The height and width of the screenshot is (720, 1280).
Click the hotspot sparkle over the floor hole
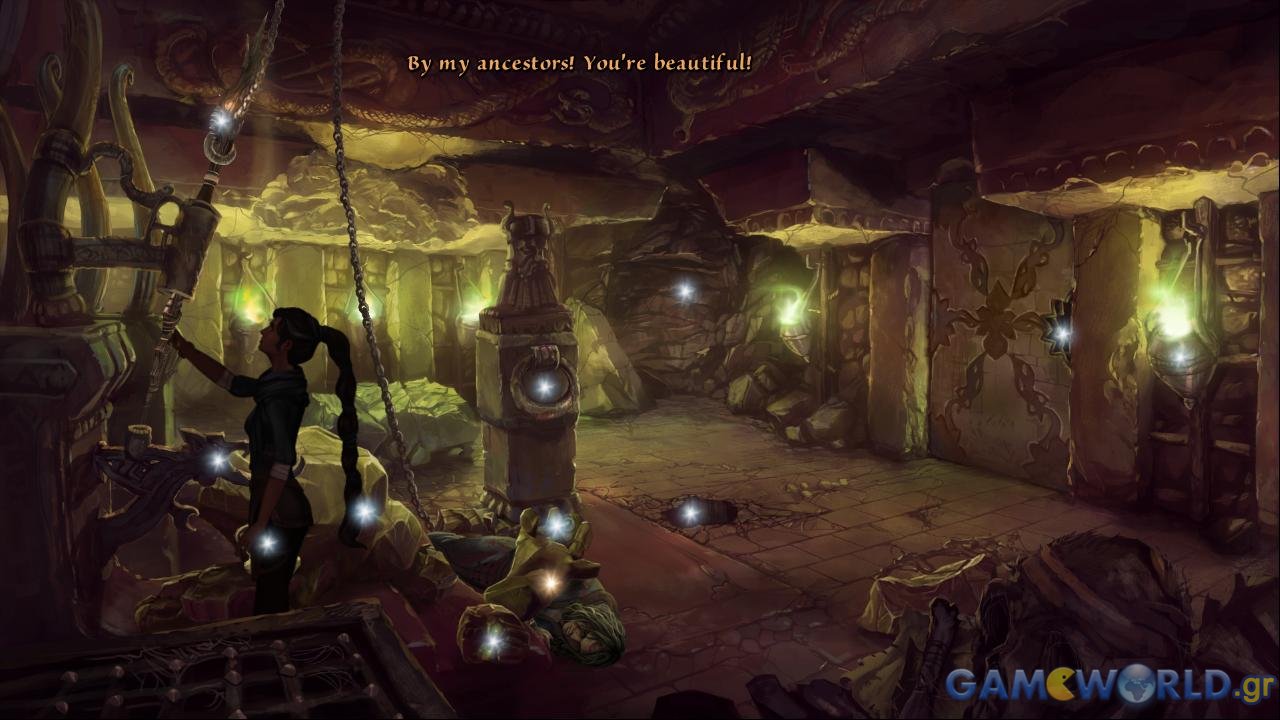pyautogui.click(x=689, y=513)
